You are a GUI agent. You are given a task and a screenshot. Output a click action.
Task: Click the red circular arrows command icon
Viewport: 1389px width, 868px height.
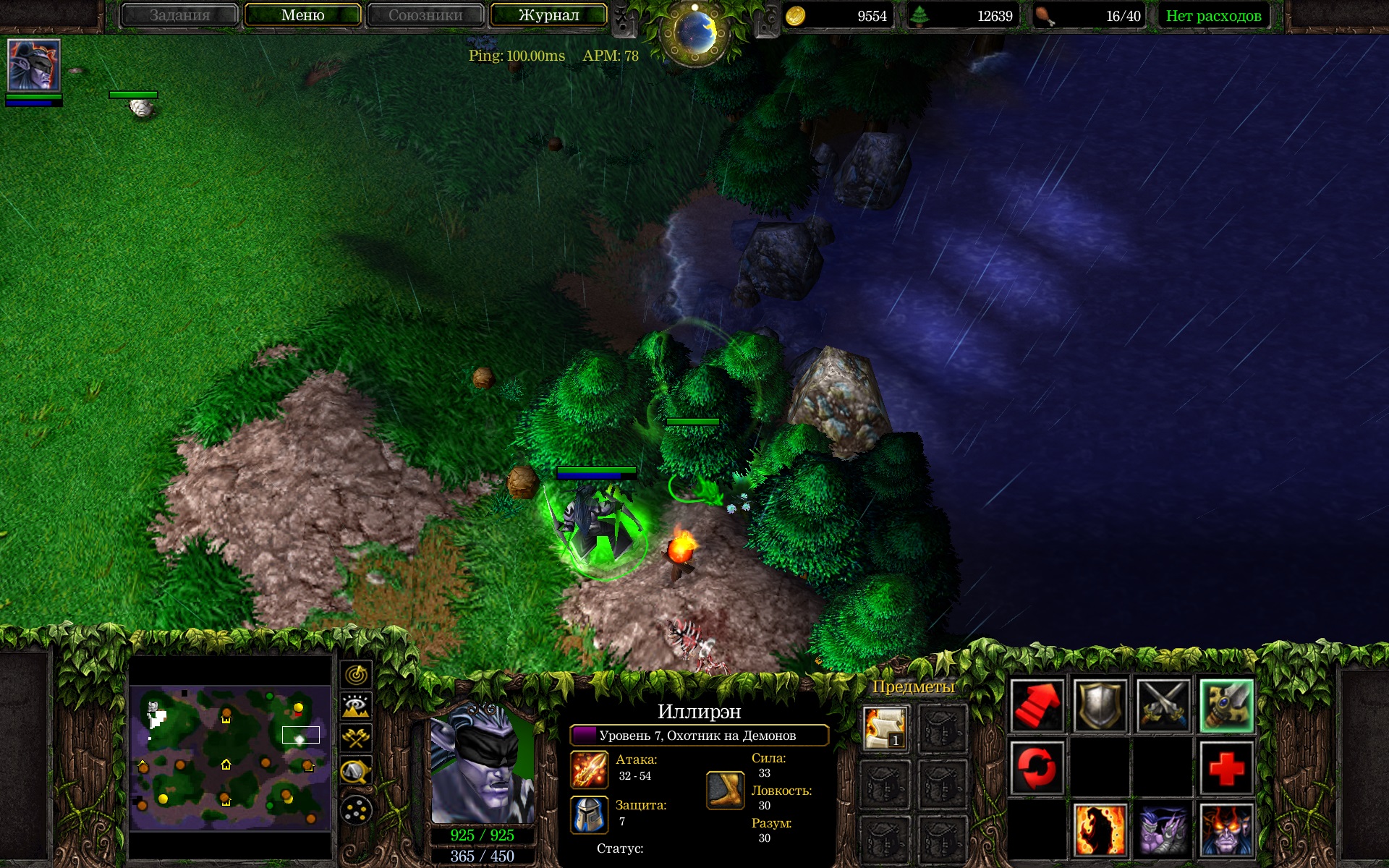click(1037, 767)
